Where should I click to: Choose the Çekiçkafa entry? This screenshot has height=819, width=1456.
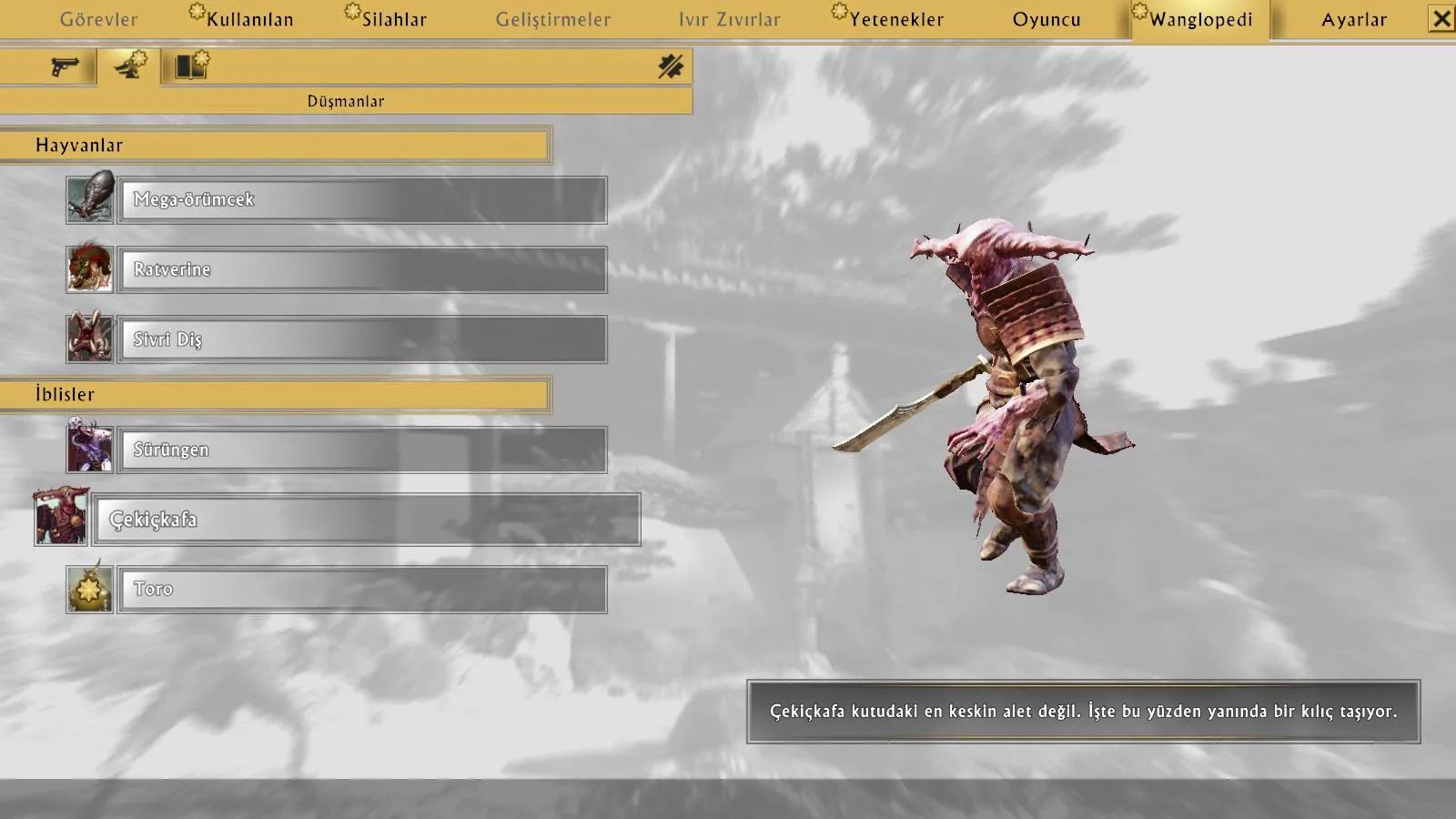[367, 520]
